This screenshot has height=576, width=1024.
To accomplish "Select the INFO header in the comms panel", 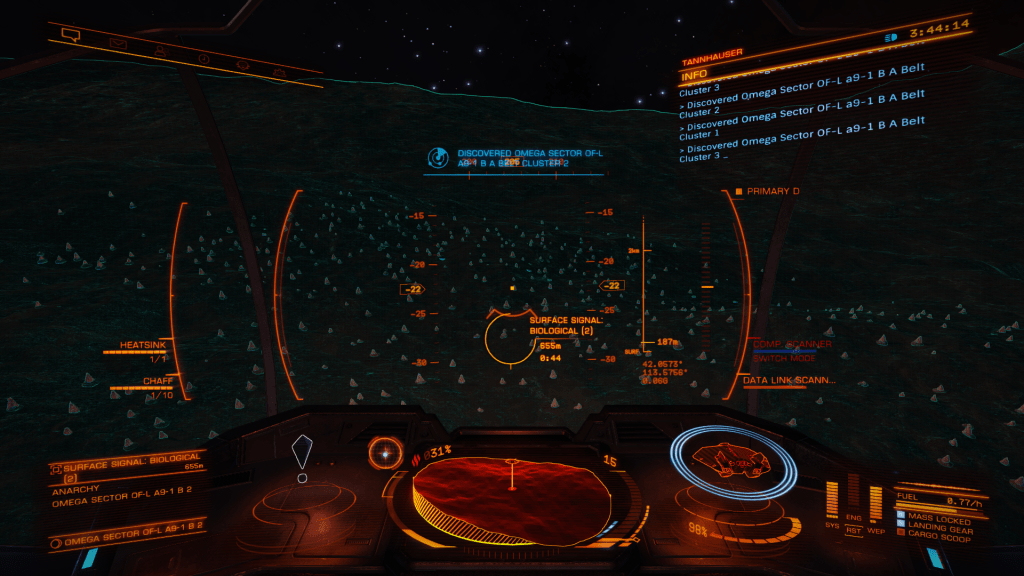I will click(694, 75).
